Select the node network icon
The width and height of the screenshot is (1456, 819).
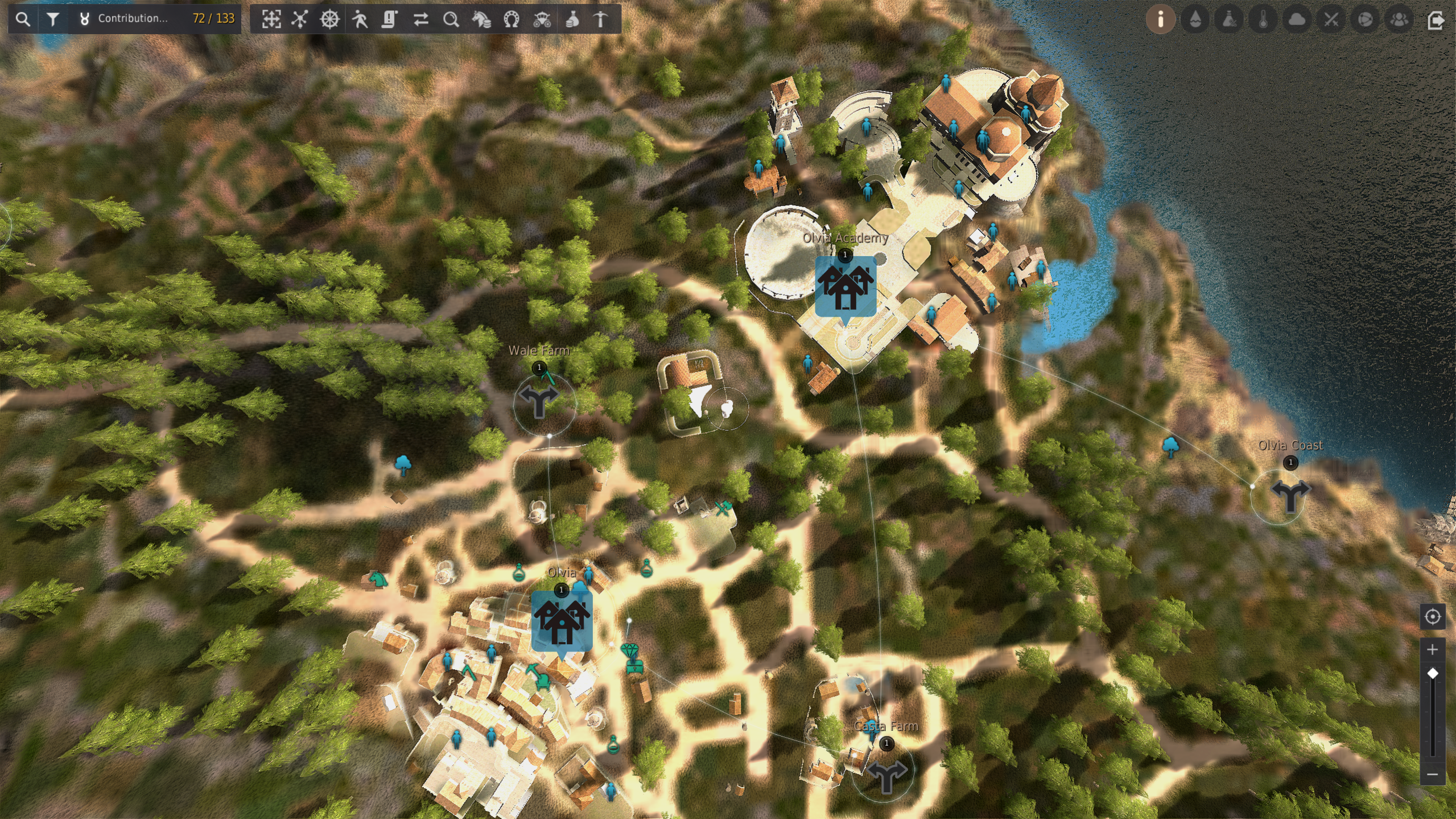pos(300,19)
